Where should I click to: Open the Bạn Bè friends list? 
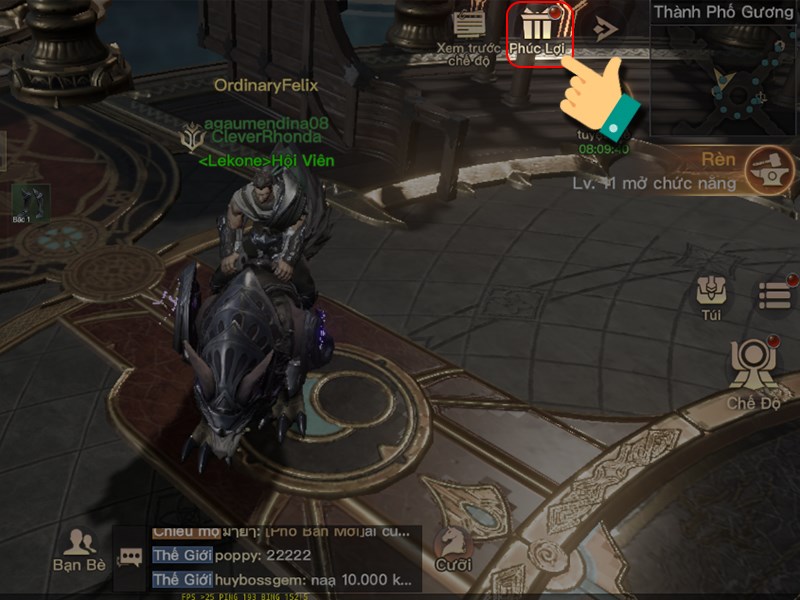tap(79, 550)
